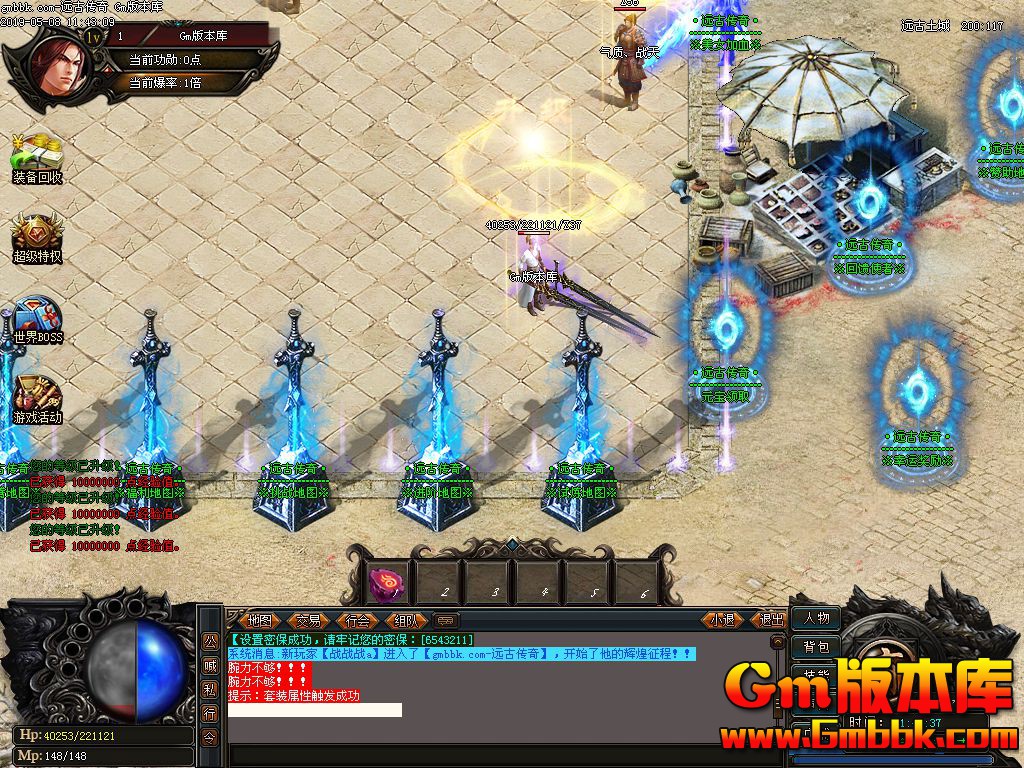The image size is (1024, 768).
Task: Open the 装备回收 equipment recycle icon
Action: click(37, 158)
